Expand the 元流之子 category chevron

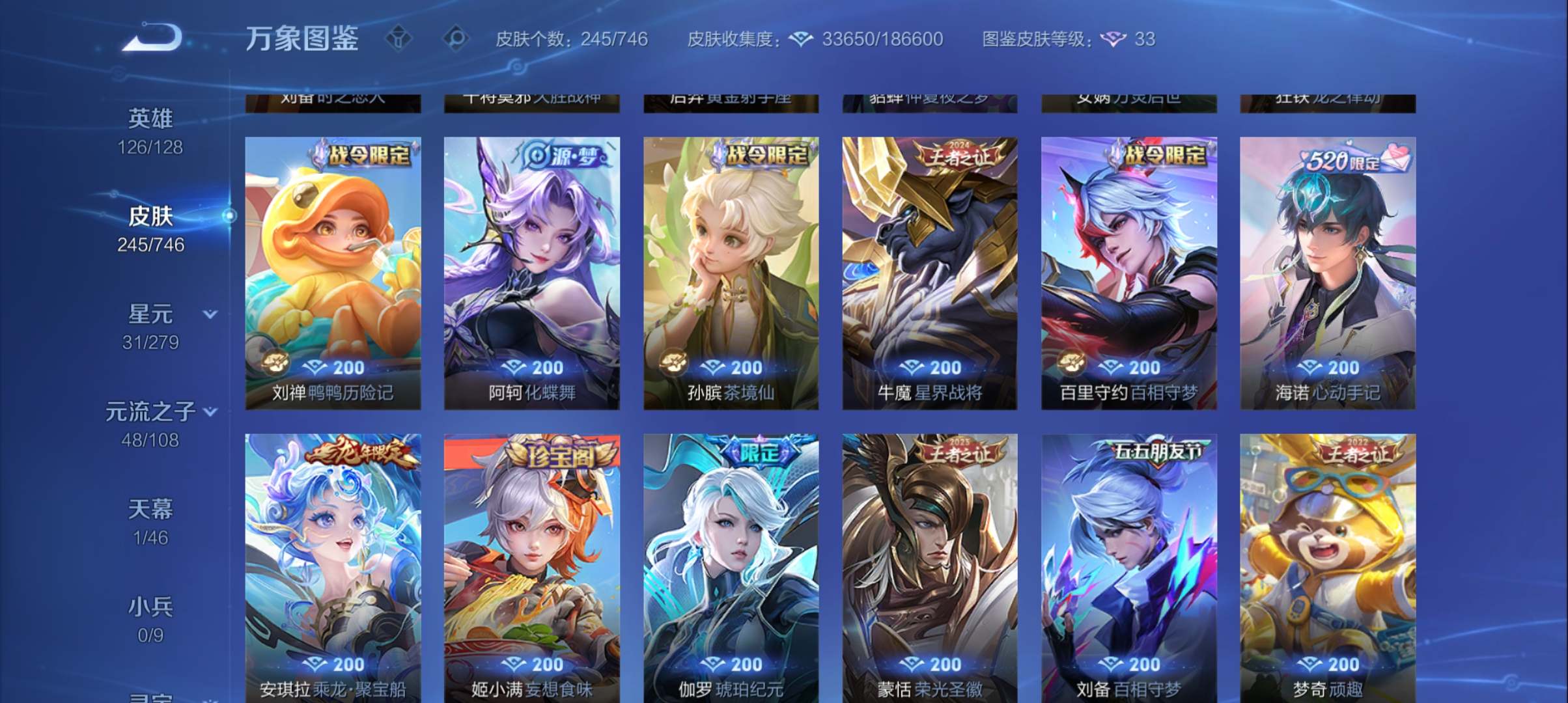pyautogui.click(x=210, y=411)
